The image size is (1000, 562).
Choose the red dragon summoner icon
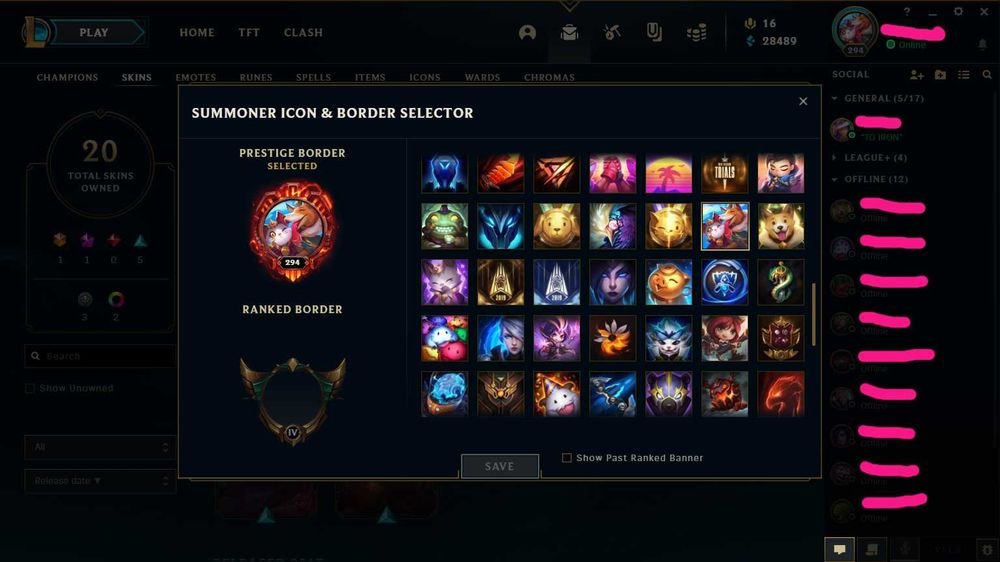(781, 393)
